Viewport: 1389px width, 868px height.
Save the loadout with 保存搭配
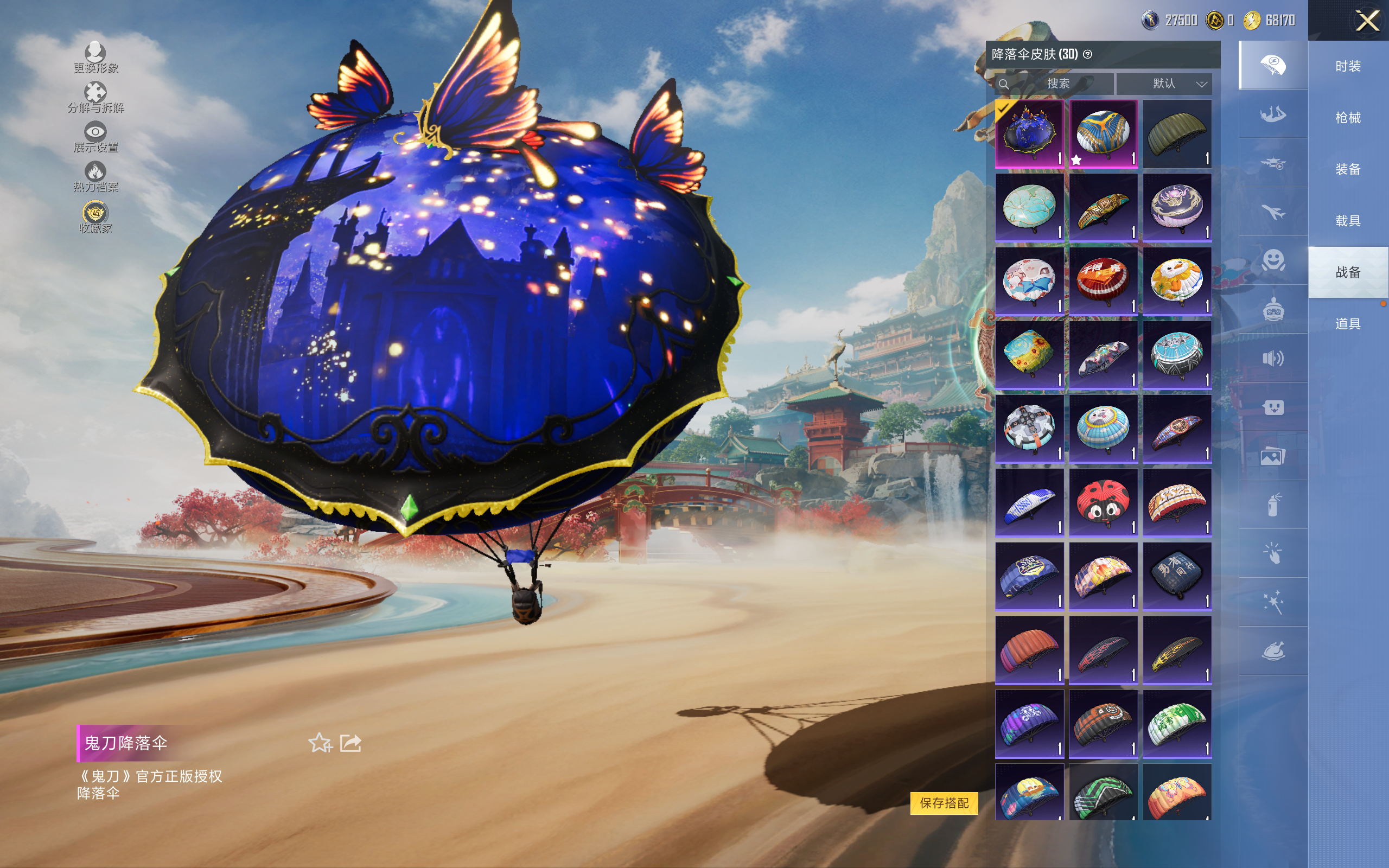944,802
